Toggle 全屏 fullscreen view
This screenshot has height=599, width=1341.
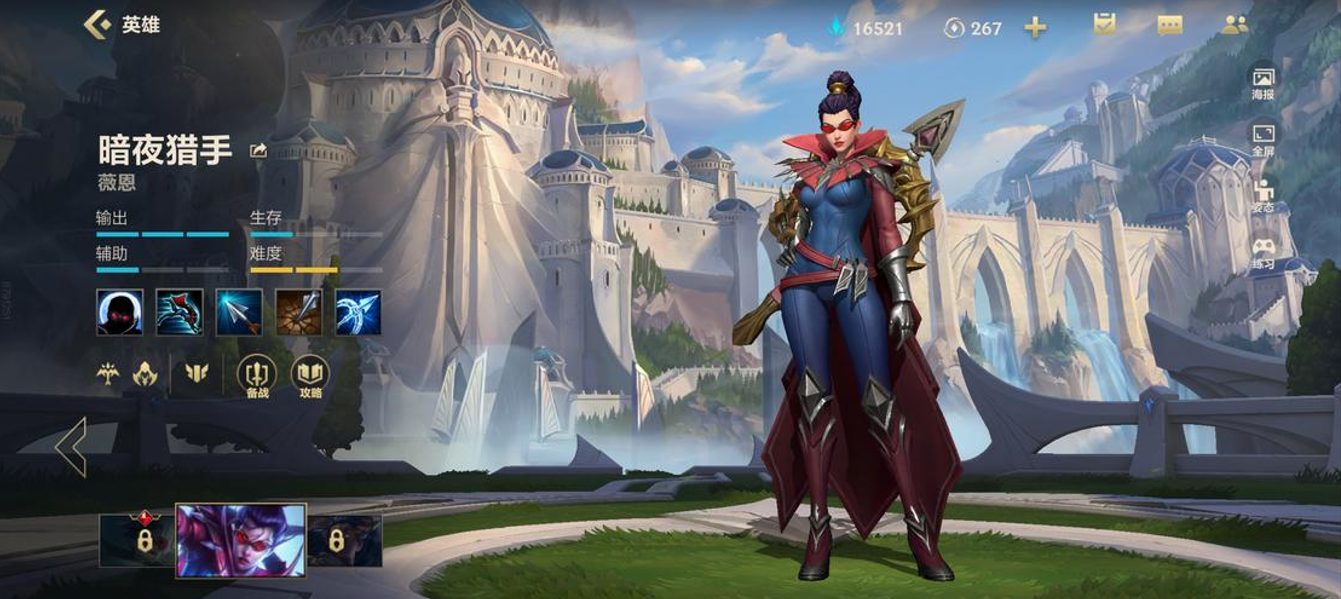(x=1263, y=140)
